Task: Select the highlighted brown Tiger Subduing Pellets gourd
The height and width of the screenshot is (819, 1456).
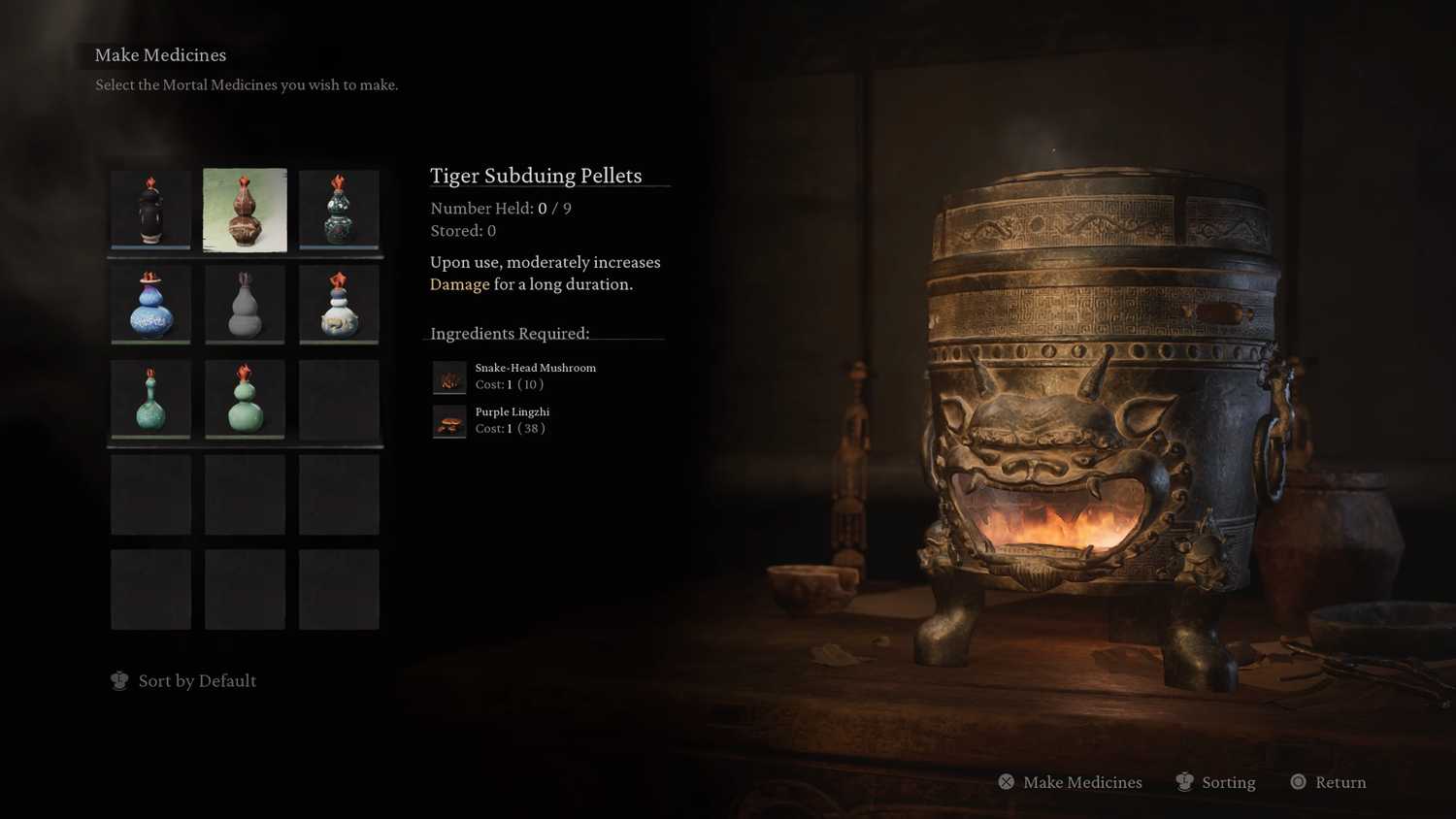Action: click(x=245, y=210)
